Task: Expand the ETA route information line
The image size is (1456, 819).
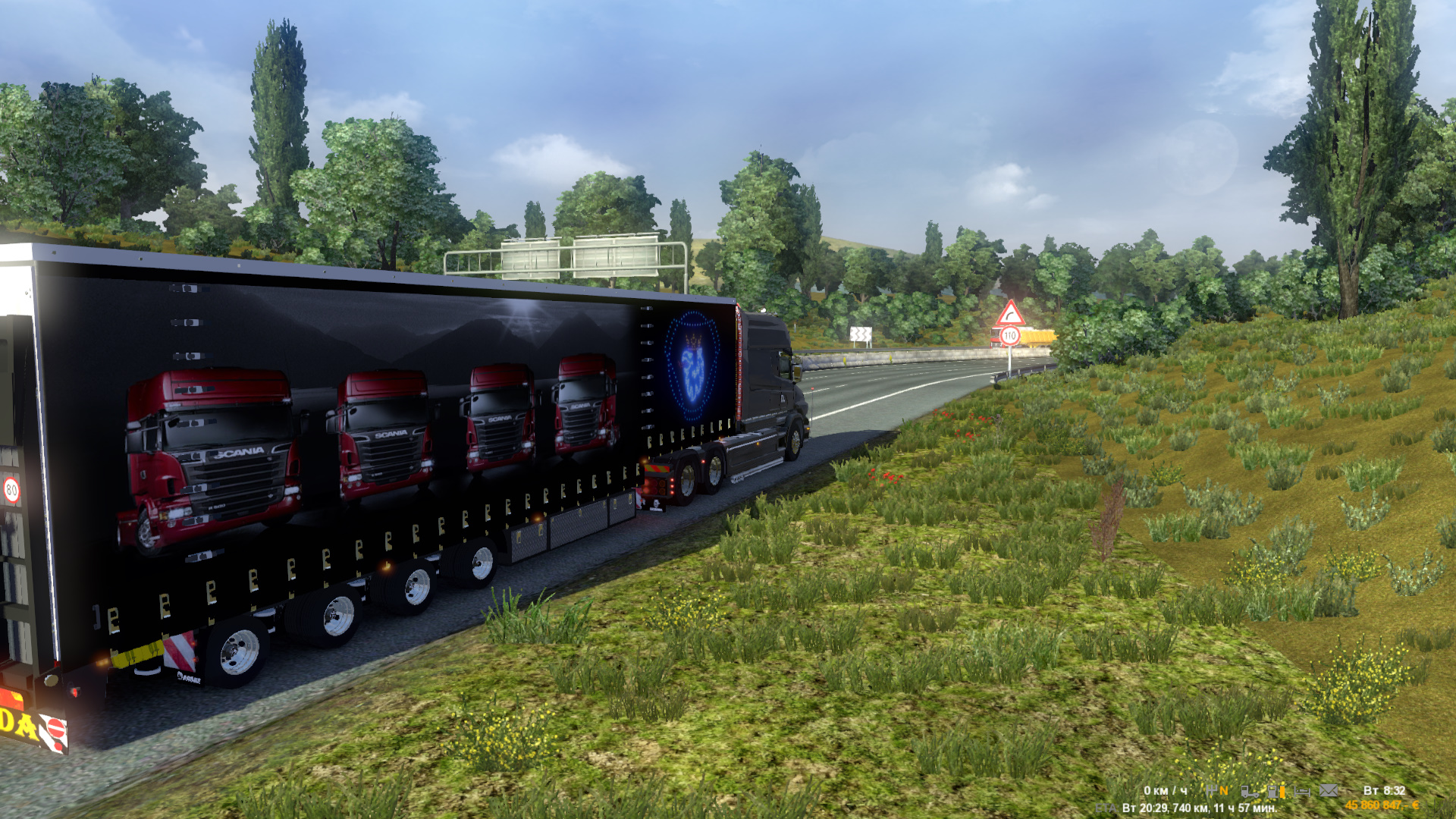Action: [x=1200, y=808]
